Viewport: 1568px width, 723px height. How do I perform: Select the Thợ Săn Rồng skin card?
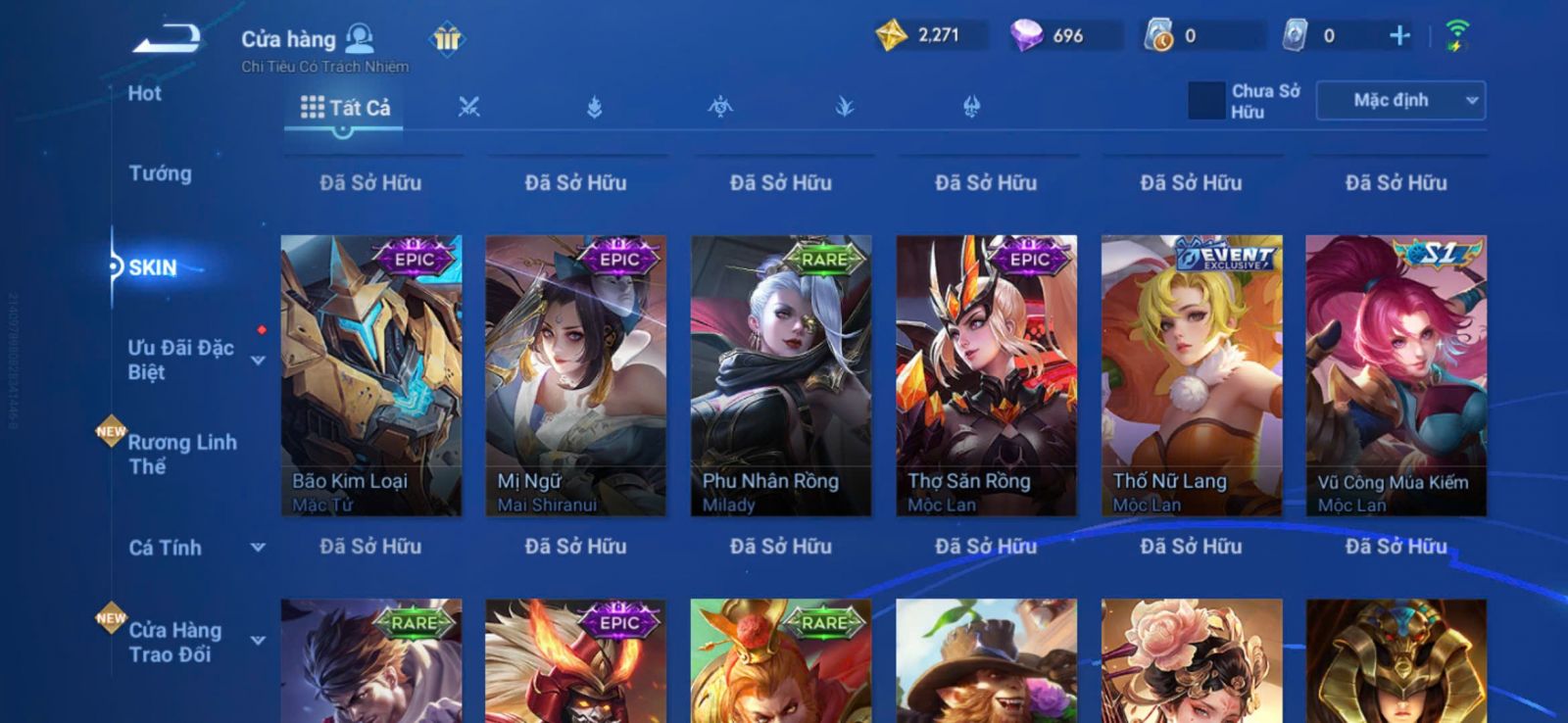[986, 375]
